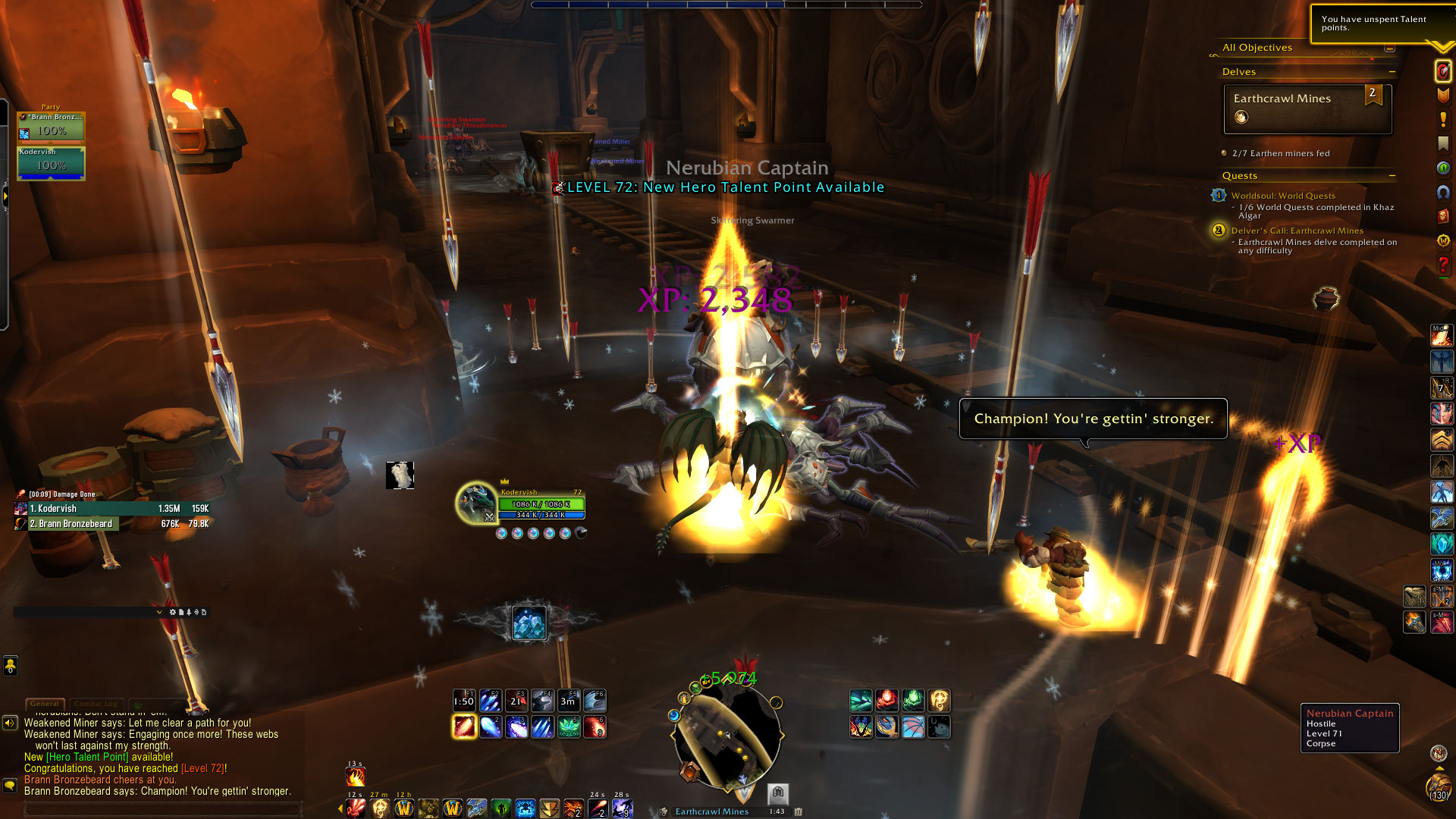Open the Talents micro menu button

pos(1442,71)
